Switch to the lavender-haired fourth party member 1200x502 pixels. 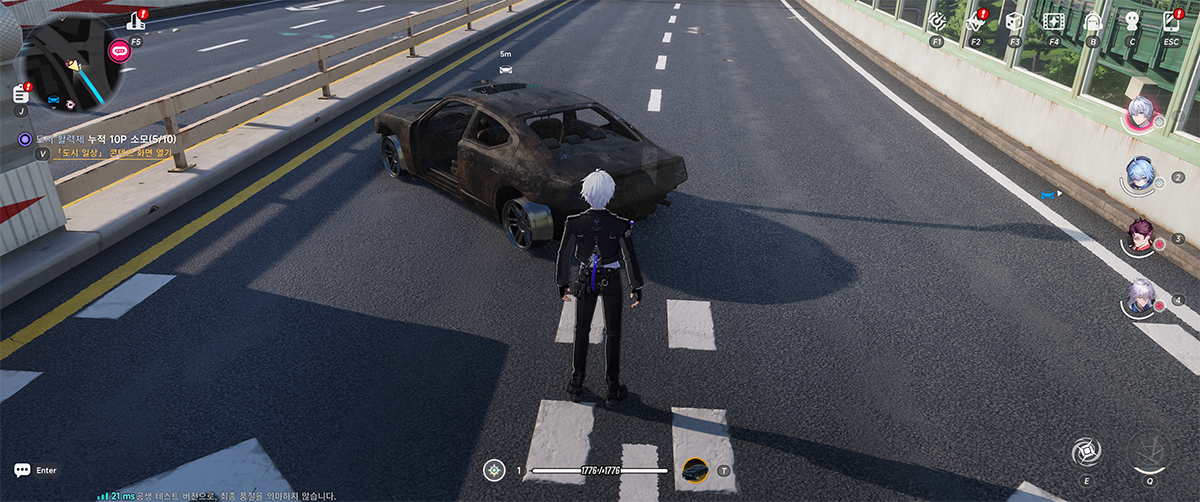pyautogui.click(x=1141, y=297)
